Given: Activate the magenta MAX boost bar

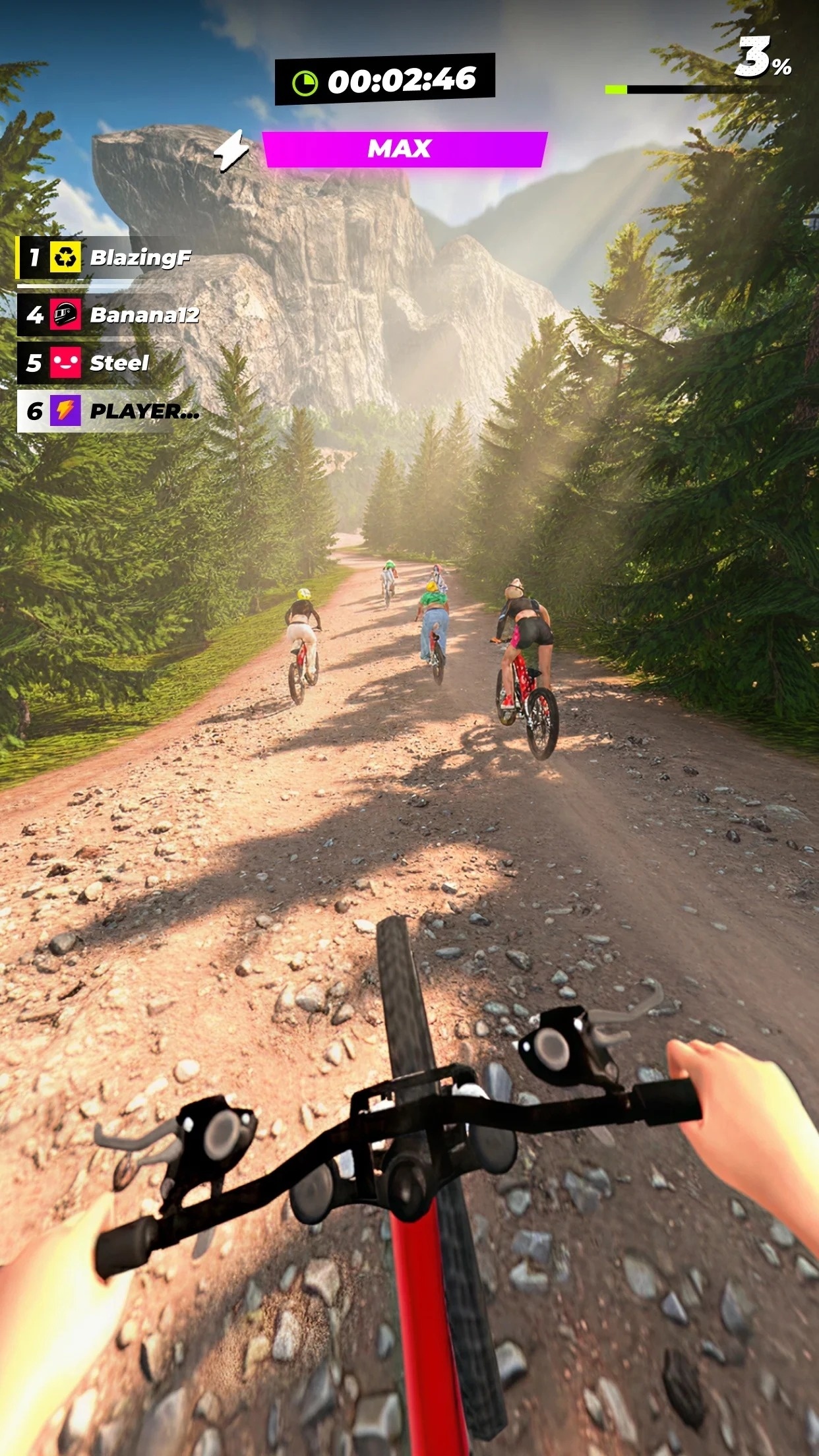Looking at the screenshot, I should (x=404, y=149).
